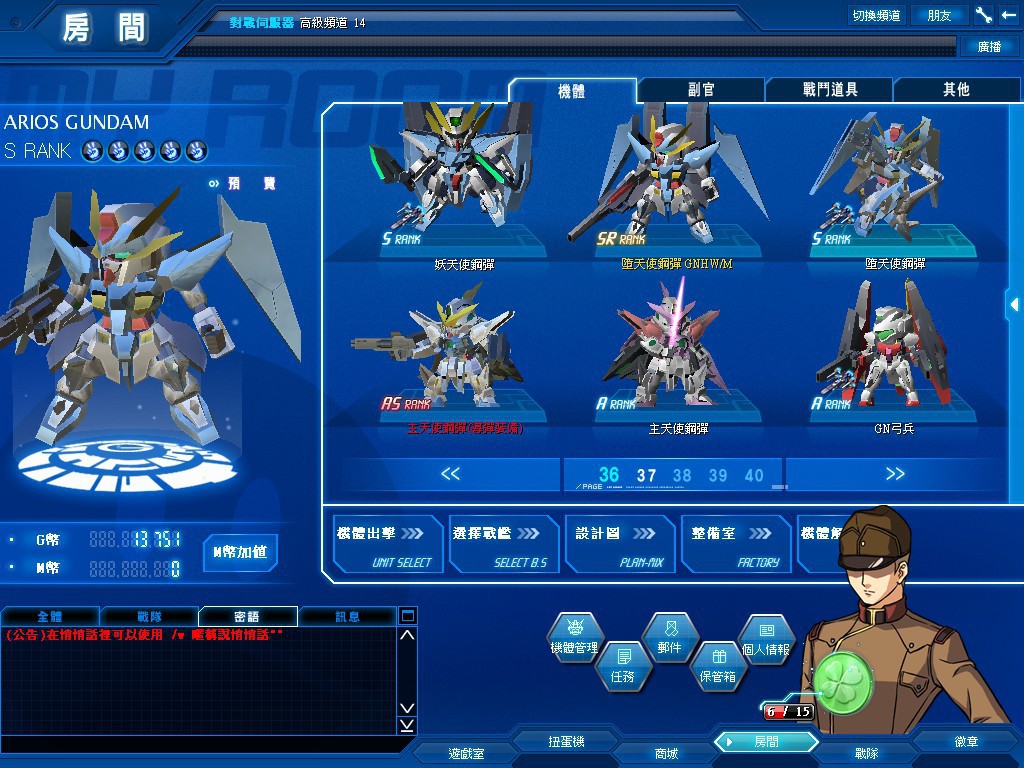Open 選擇戰艦 battleship selection
The image size is (1024, 768).
tap(505, 545)
